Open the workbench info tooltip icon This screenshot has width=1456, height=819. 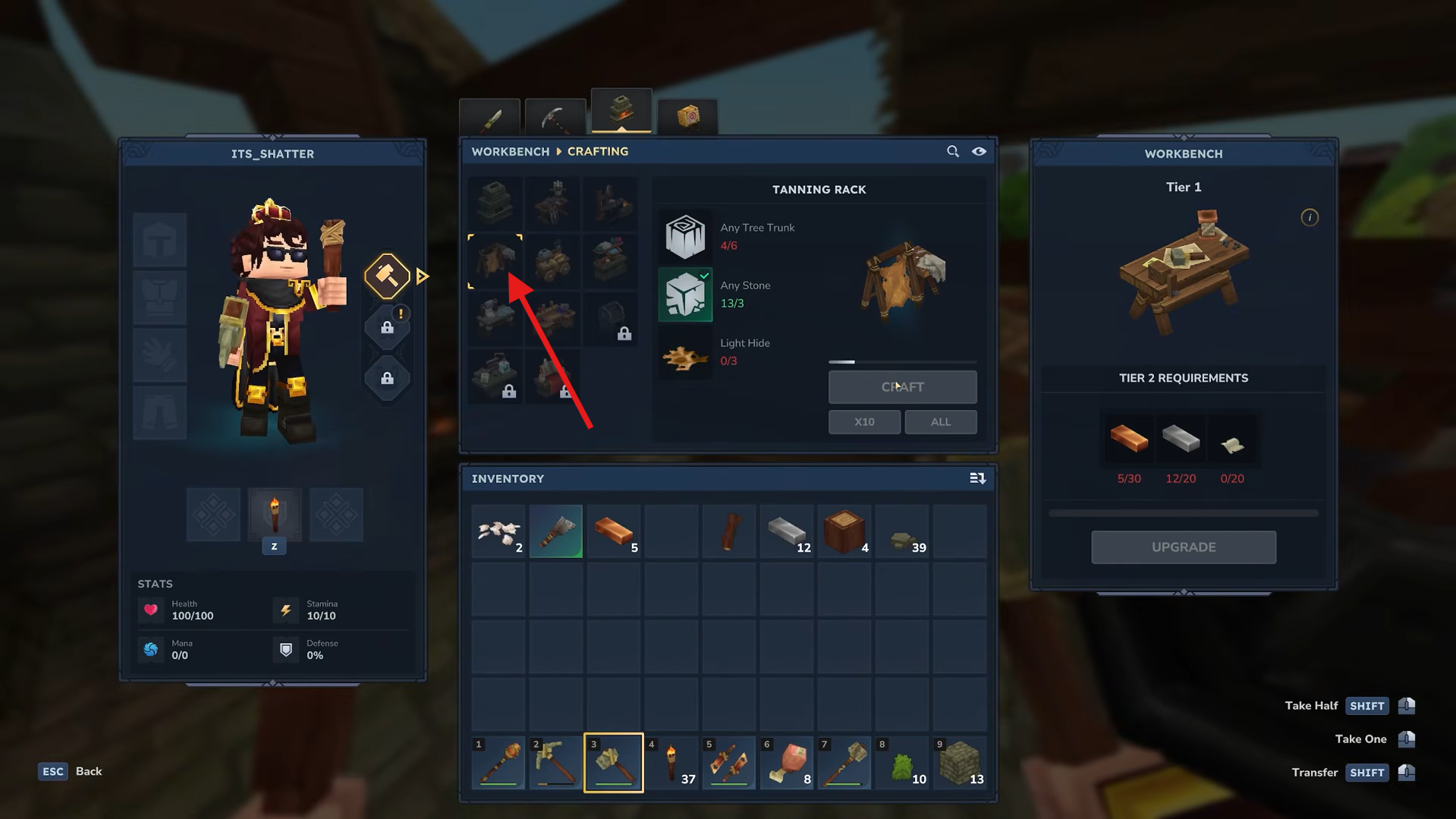(x=1310, y=218)
